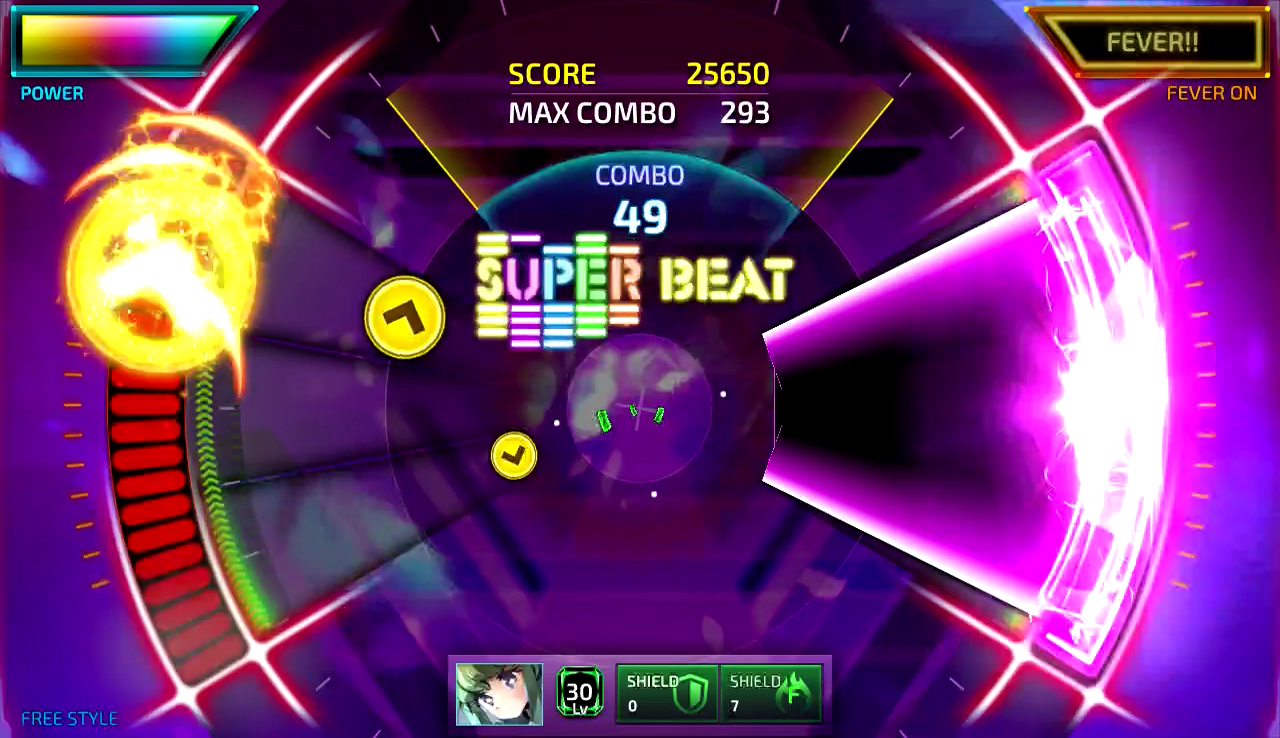Select the green Lv 30 level badge
Viewport: 1280px width, 738px height.
pos(578,691)
